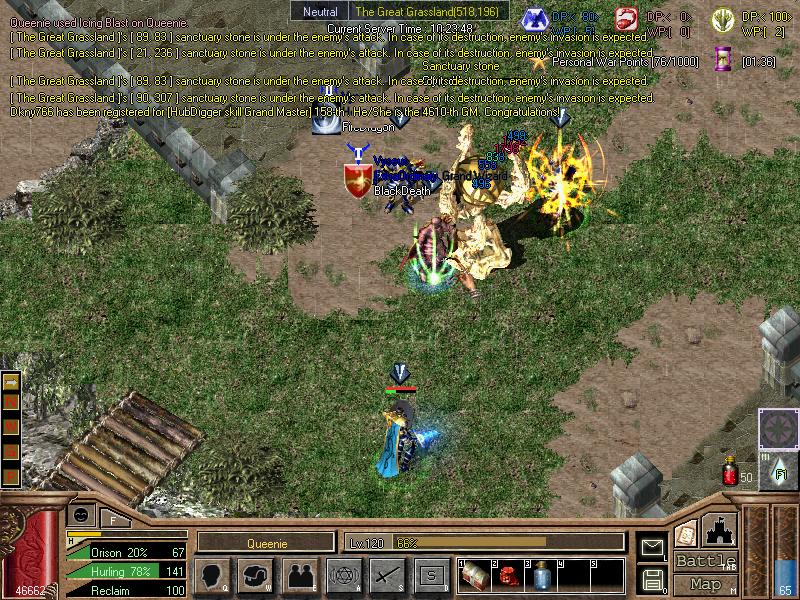Click the floppy disk save icon
Screen dimensions: 800x600
click(x=652, y=579)
